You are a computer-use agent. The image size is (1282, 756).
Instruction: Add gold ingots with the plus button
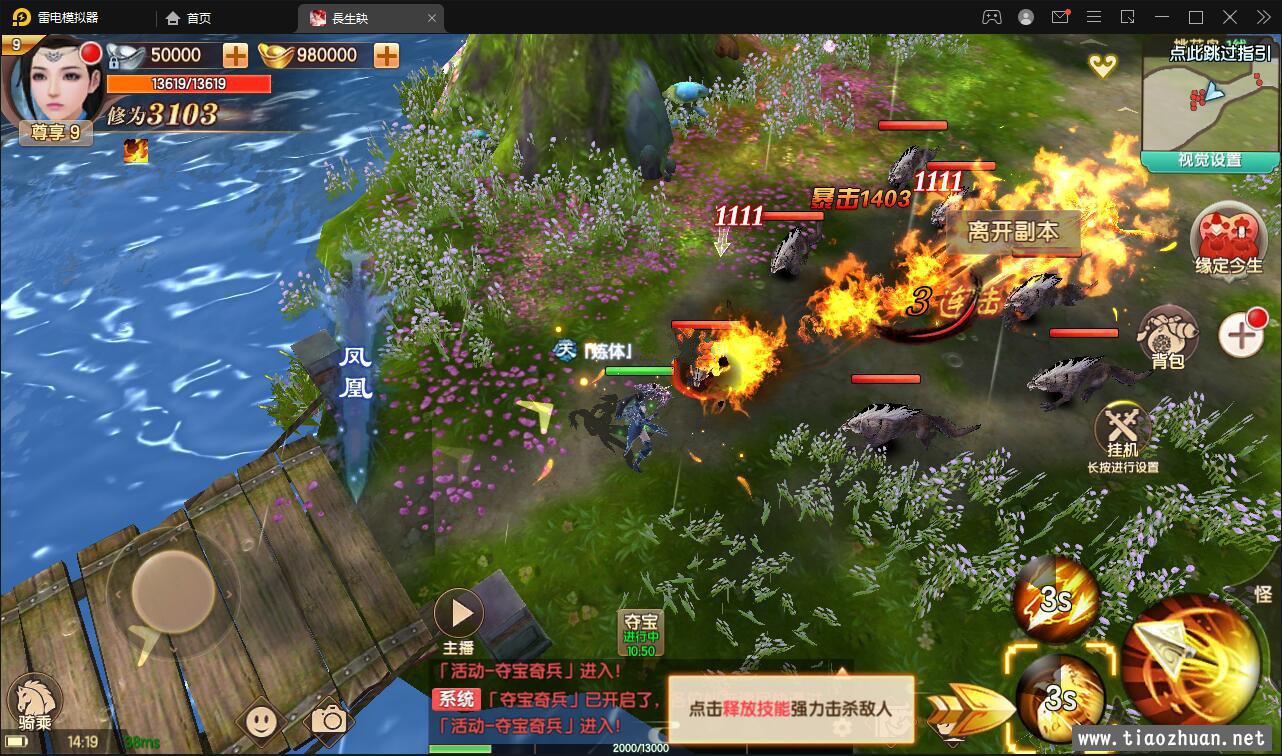(386, 55)
